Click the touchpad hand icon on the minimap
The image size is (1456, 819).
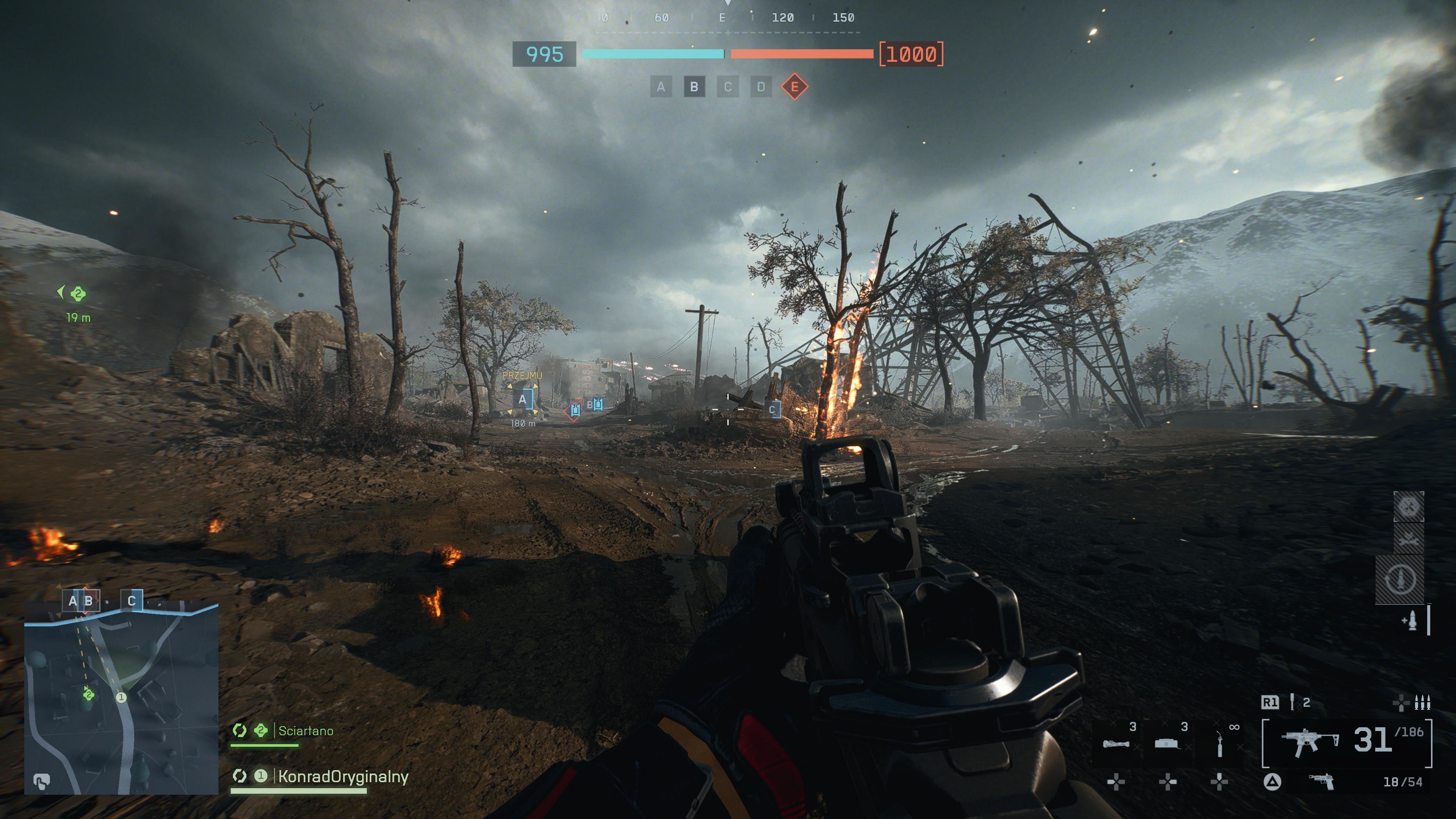tap(41, 781)
